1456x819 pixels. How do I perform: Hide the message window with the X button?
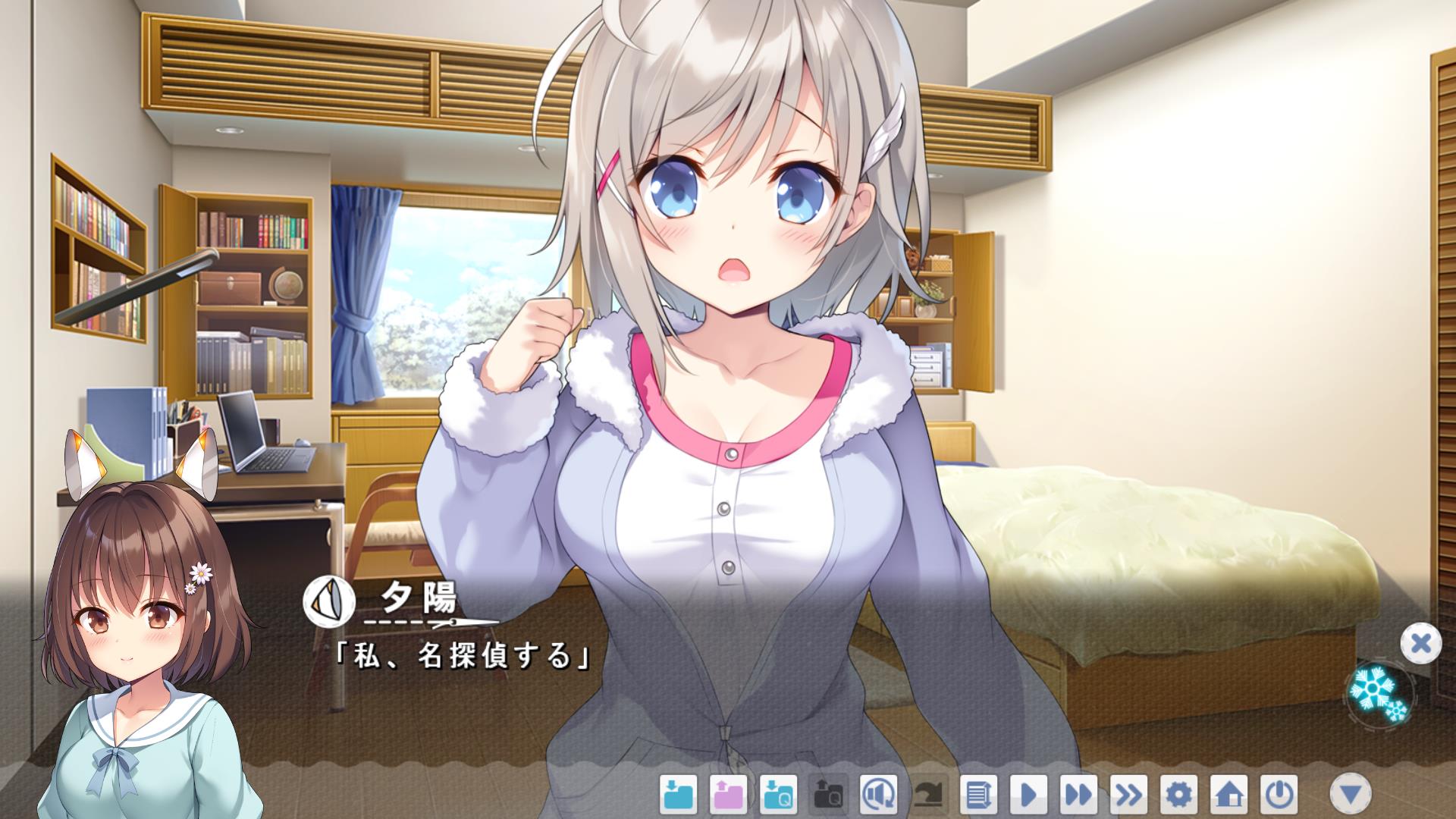coord(1420,644)
